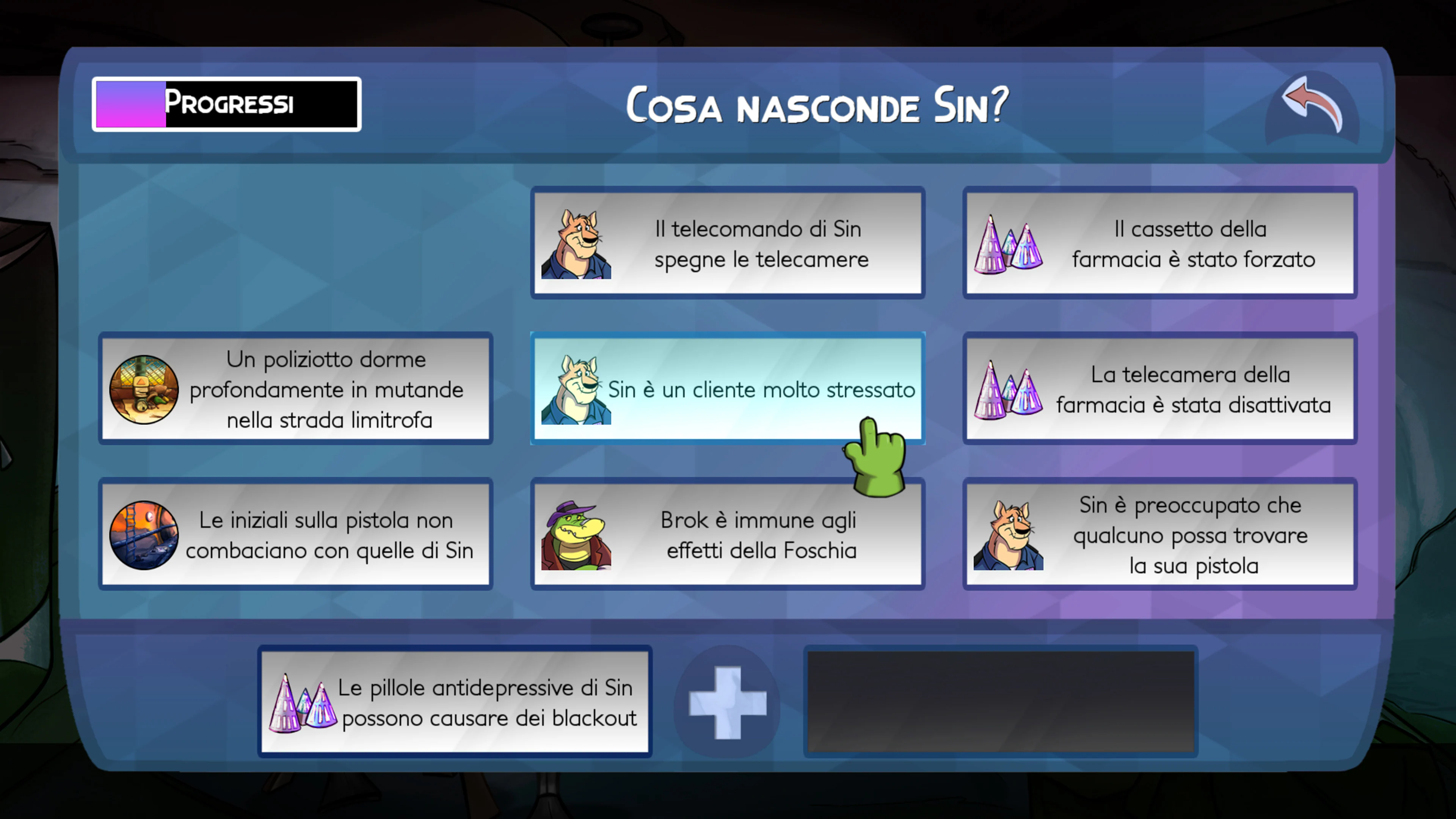Select the worried Sin portrait on the pistola clue
This screenshot has width=1456, height=819.
click(x=1010, y=534)
